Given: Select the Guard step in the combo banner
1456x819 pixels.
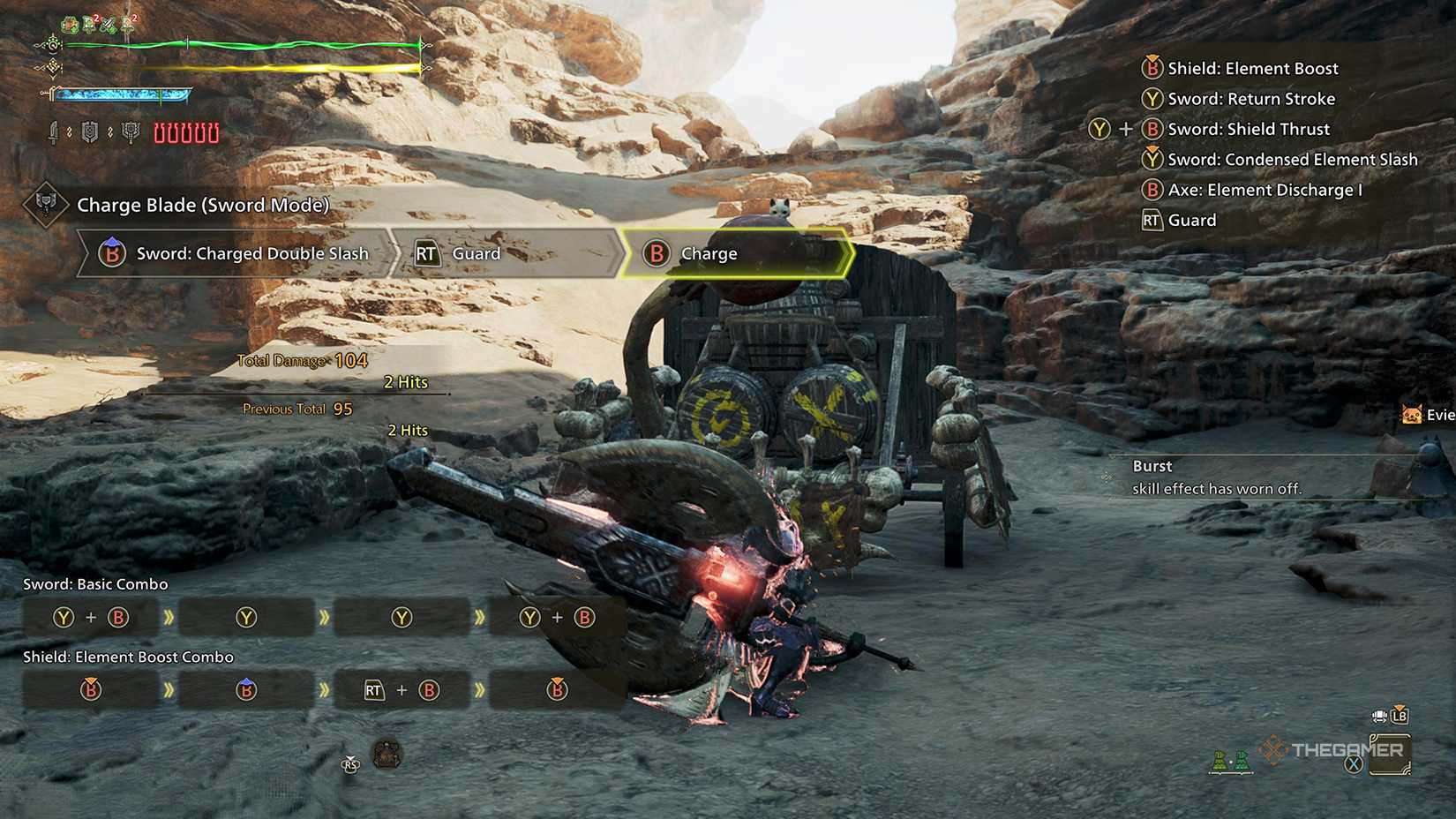Looking at the screenshot, I should (x=503, y=254).
